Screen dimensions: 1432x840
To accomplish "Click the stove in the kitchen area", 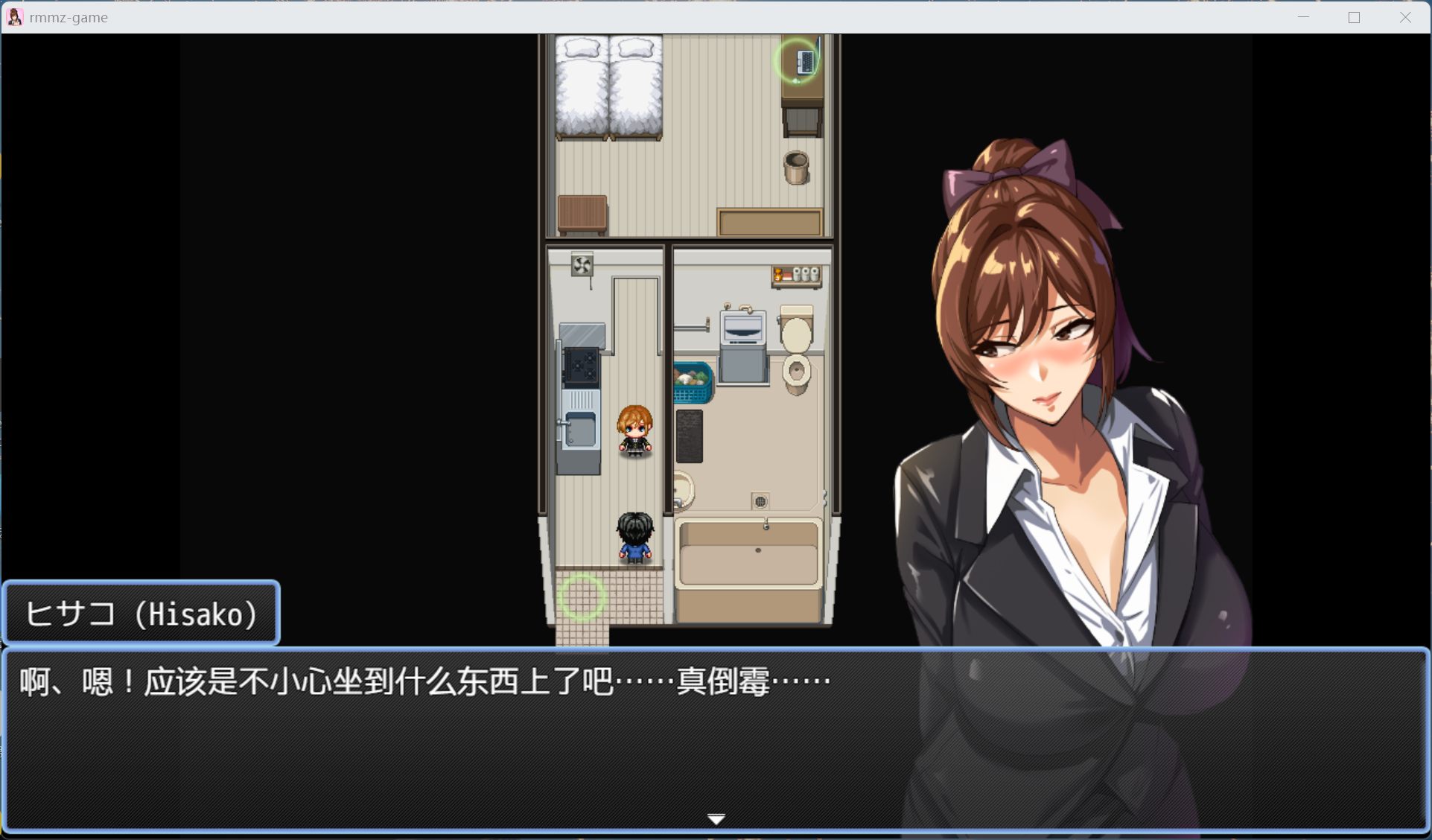I will tap(582, 365).
